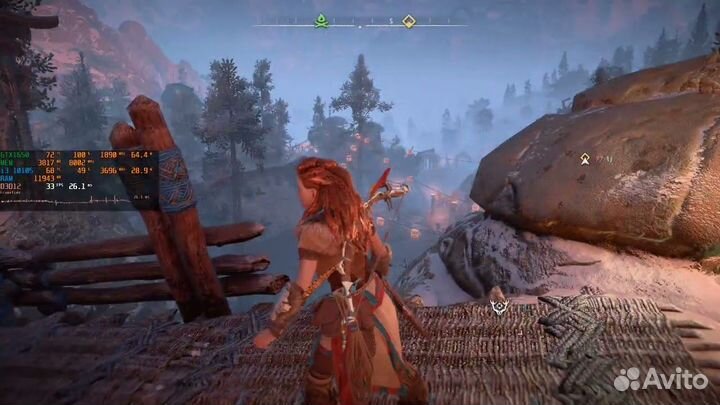Select the white waypoint marker with distance
The height and width of the screenshot is (405, 720).
pyautogui.click(x=584, y=158)
